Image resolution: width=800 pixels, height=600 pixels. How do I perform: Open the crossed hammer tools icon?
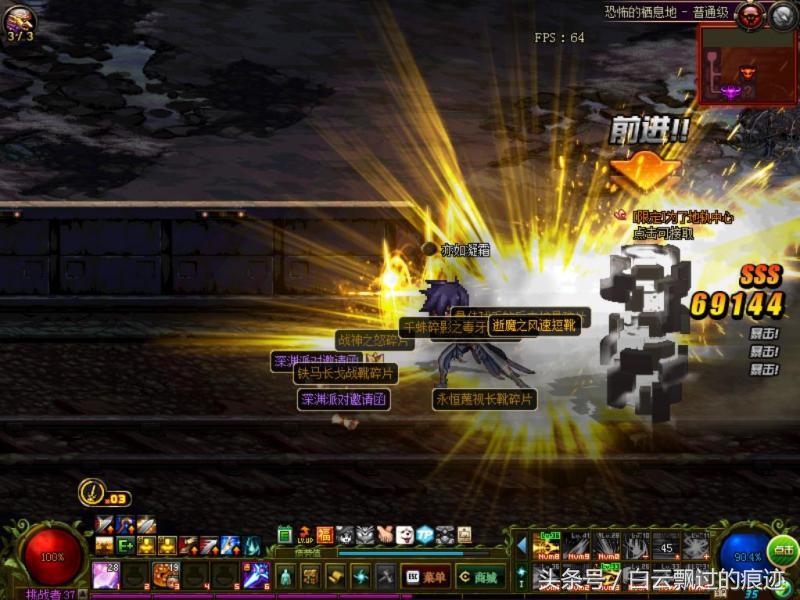pyautogui.click(x=385, y=576)
